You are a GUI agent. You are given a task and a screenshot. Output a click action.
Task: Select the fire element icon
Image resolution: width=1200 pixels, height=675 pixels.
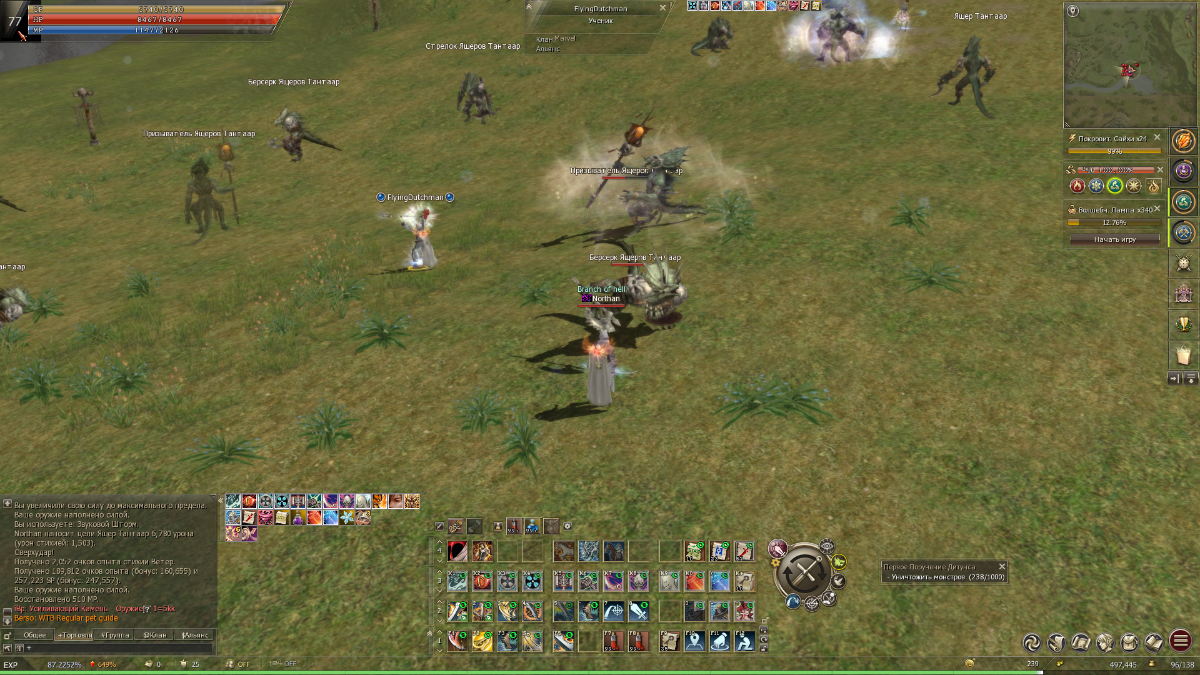(1077, 186)
